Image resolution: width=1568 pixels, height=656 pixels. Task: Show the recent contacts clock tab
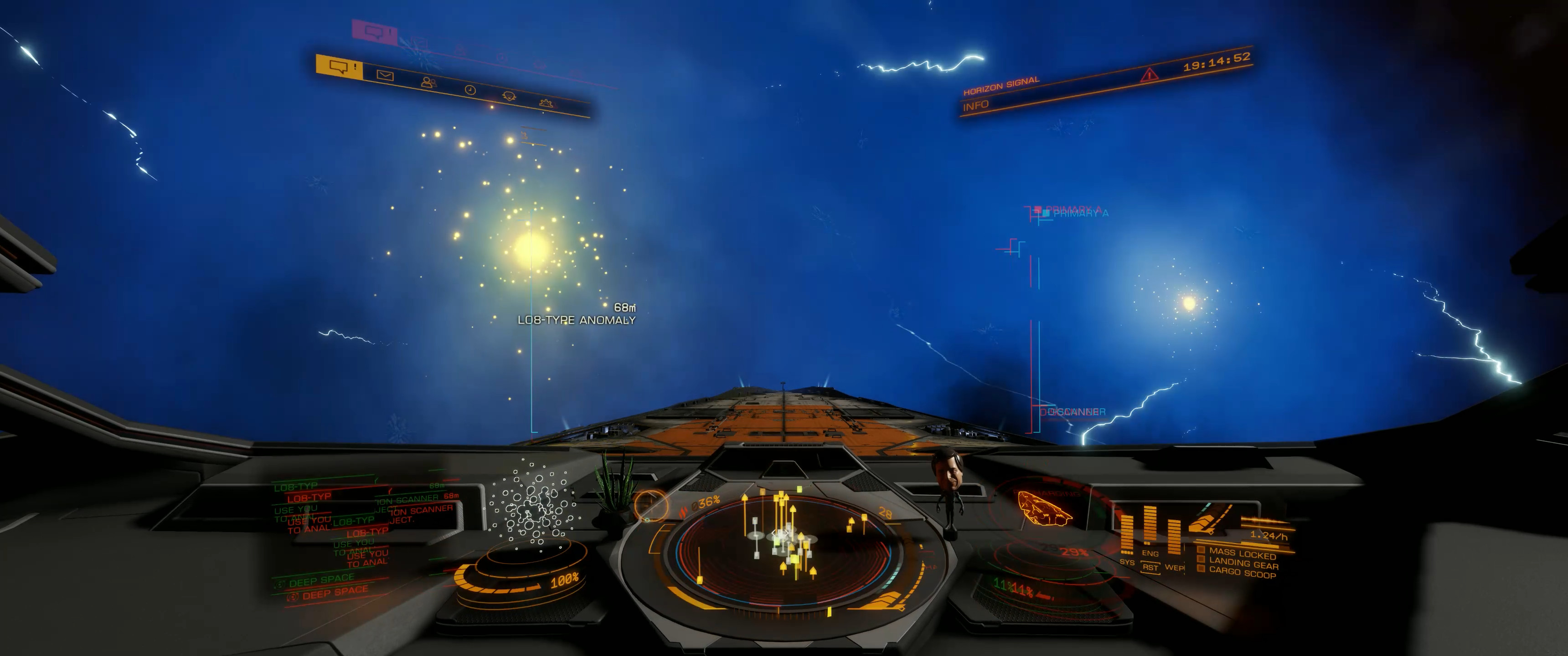pos(470,90)
